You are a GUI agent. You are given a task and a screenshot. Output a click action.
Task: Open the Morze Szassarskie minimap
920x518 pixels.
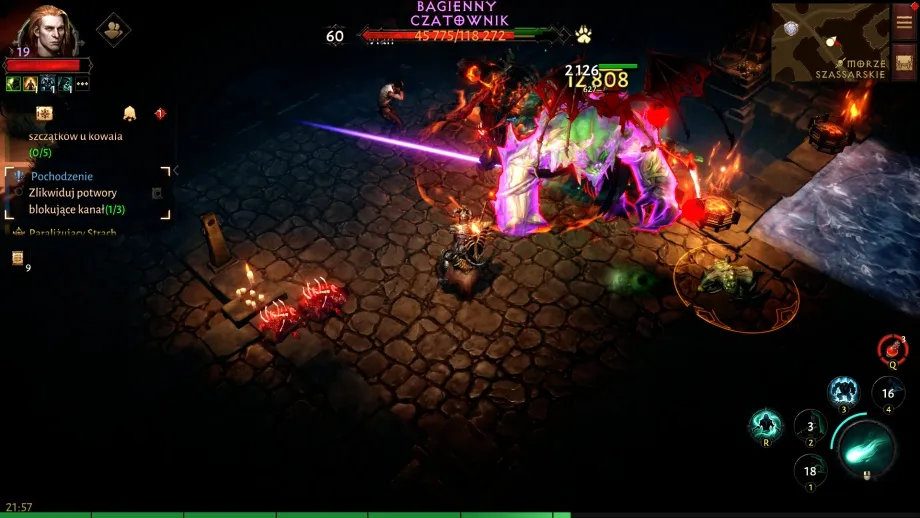coord(829,42)
